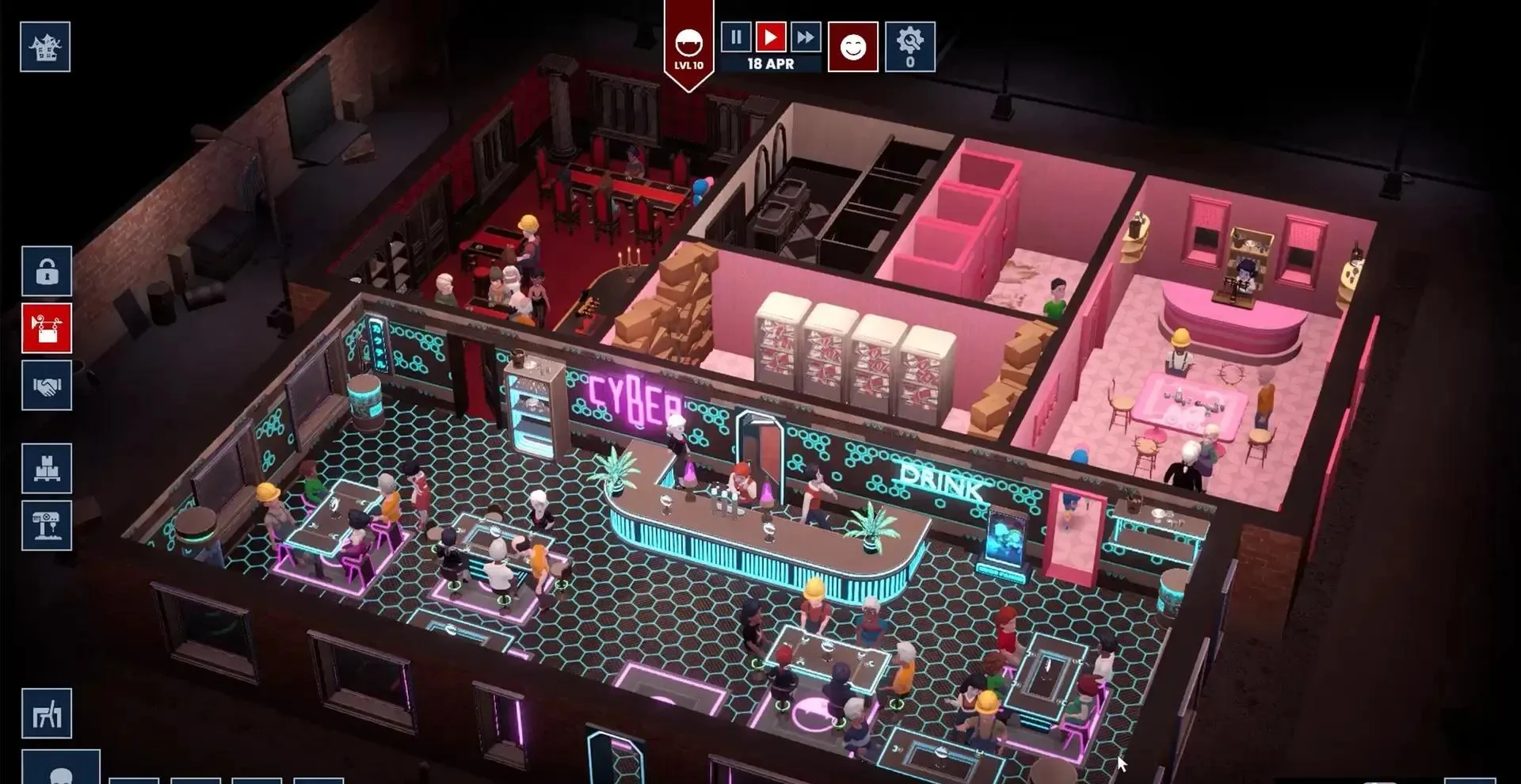The width and height of the screenshot is (1521, 784).
Task: Toggle the red hanging sign button
Action: (47, 328)
